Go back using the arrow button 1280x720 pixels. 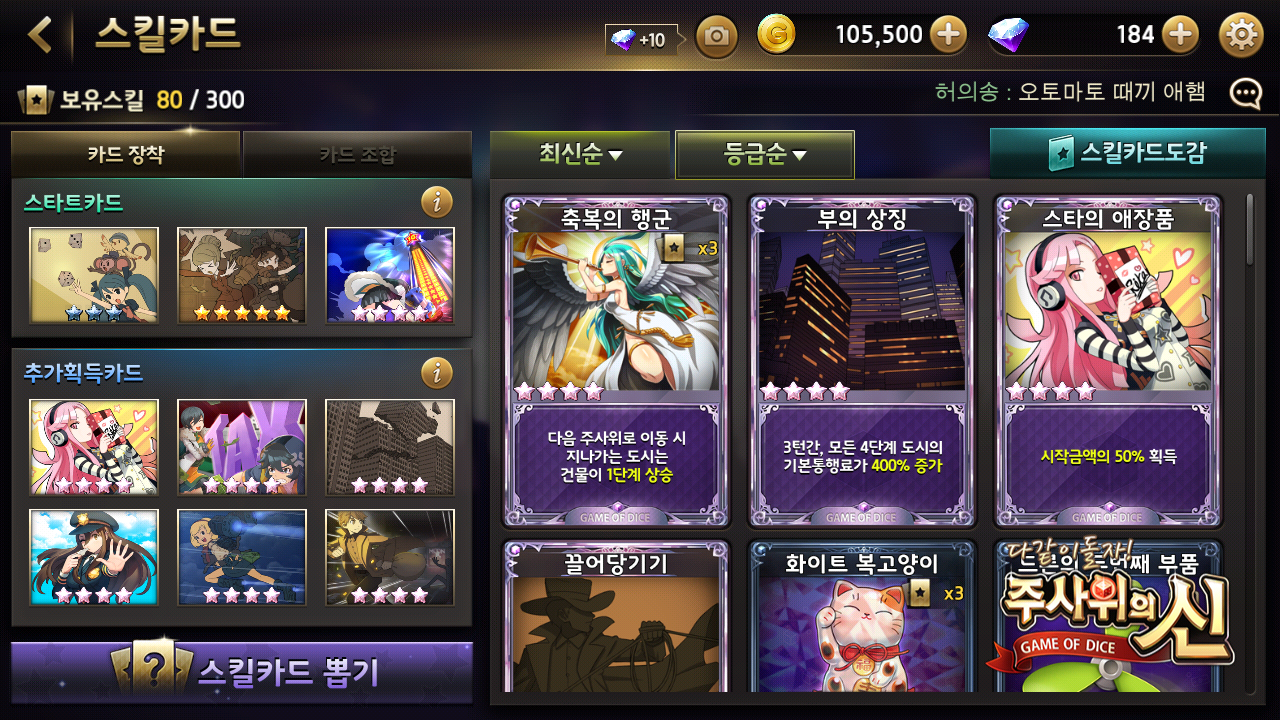point(40,35)
